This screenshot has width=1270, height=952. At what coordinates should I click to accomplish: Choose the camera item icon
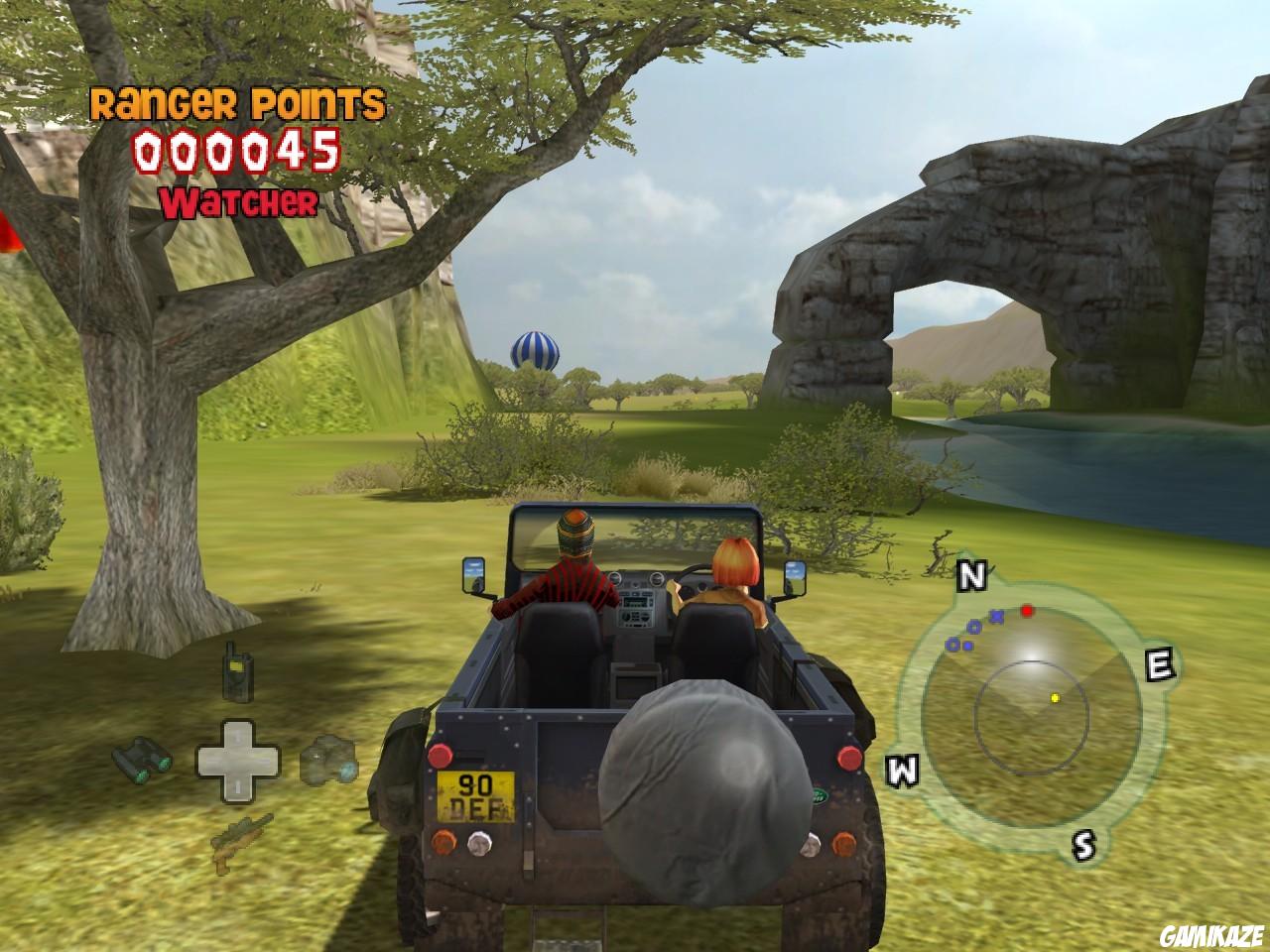point(329,761)
